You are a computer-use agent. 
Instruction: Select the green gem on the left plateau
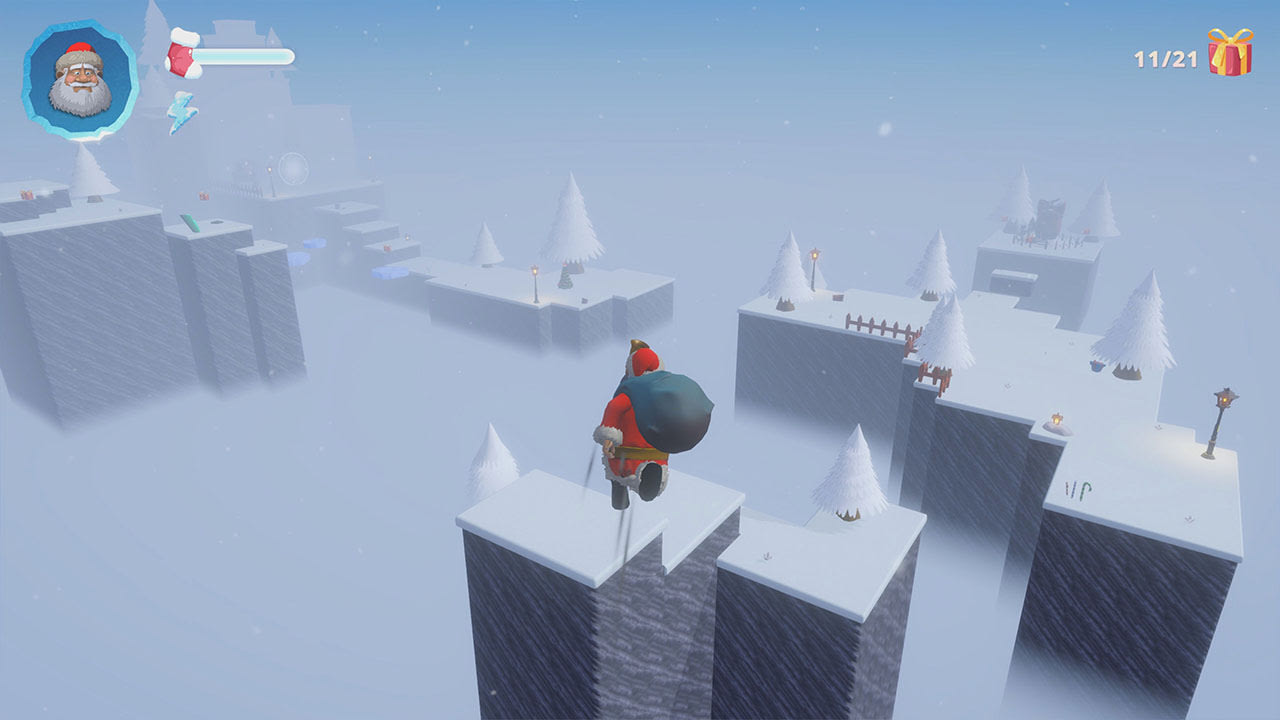(190, 222)
